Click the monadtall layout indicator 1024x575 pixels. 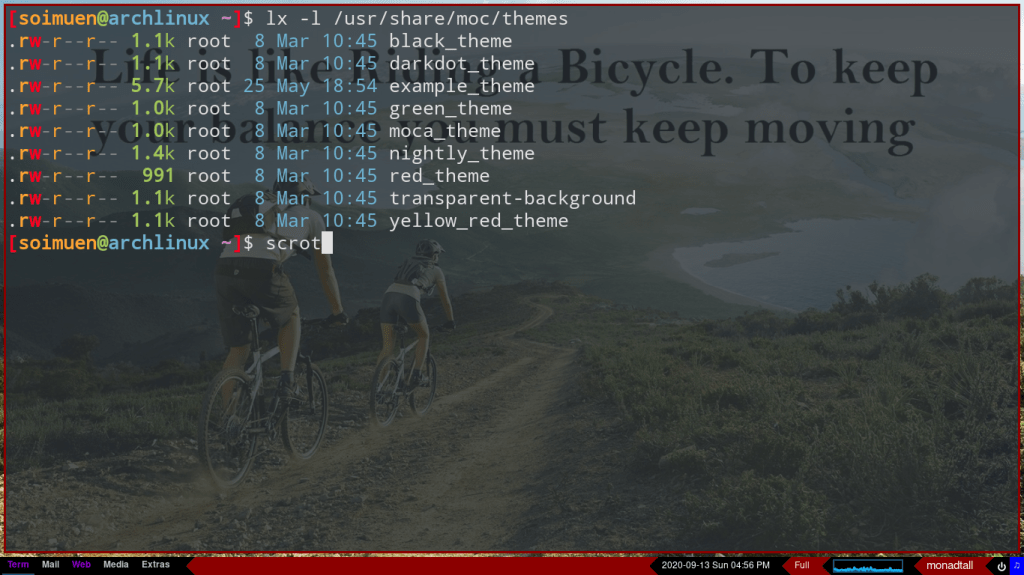point(949,565)
